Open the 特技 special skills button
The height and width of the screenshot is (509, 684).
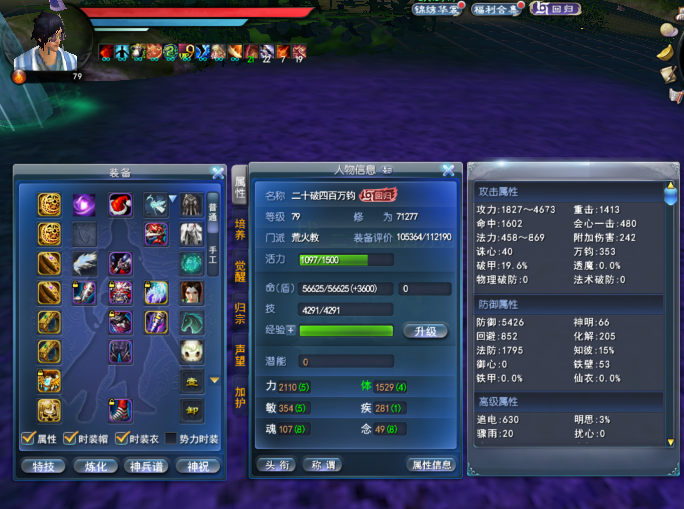point(43,466)
